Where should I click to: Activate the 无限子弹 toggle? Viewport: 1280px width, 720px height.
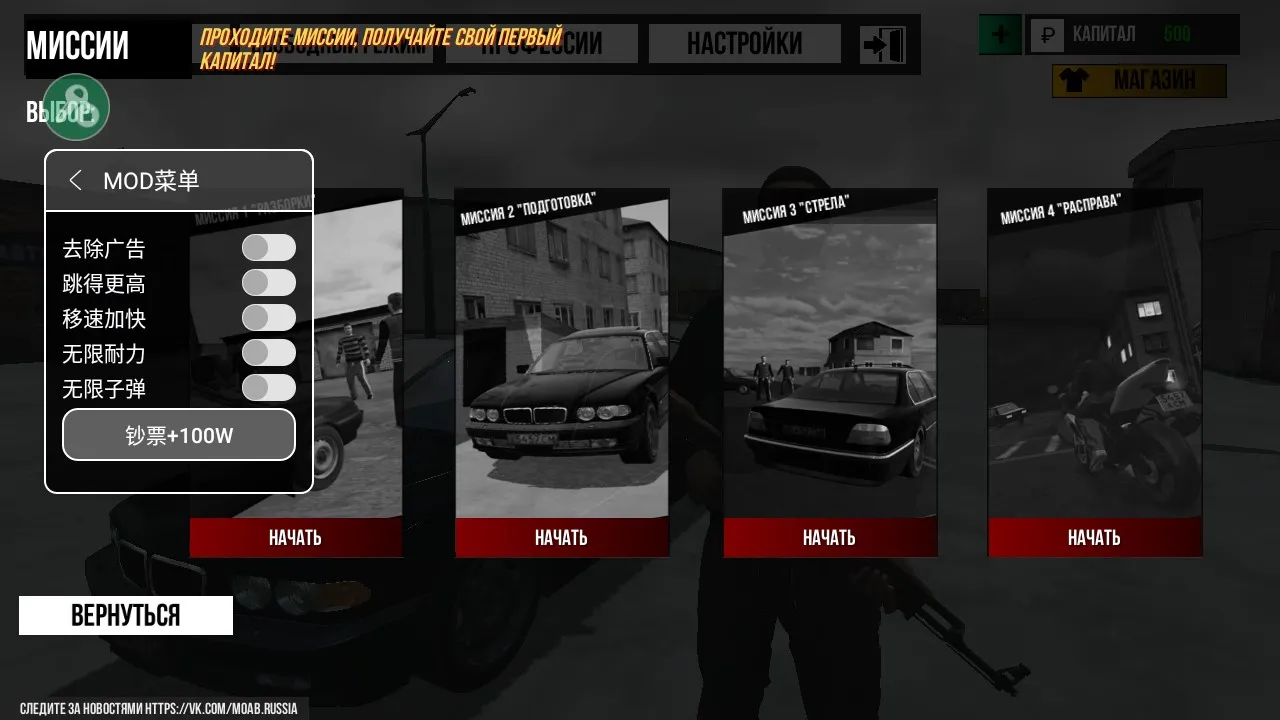(x=269, y=388)
